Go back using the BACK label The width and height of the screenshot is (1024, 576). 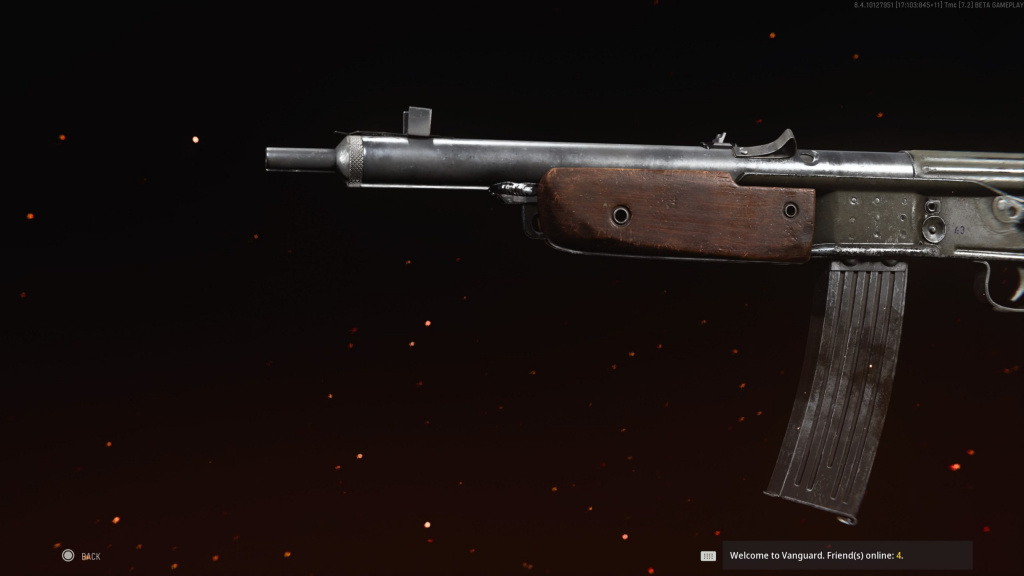coord(90,556)
